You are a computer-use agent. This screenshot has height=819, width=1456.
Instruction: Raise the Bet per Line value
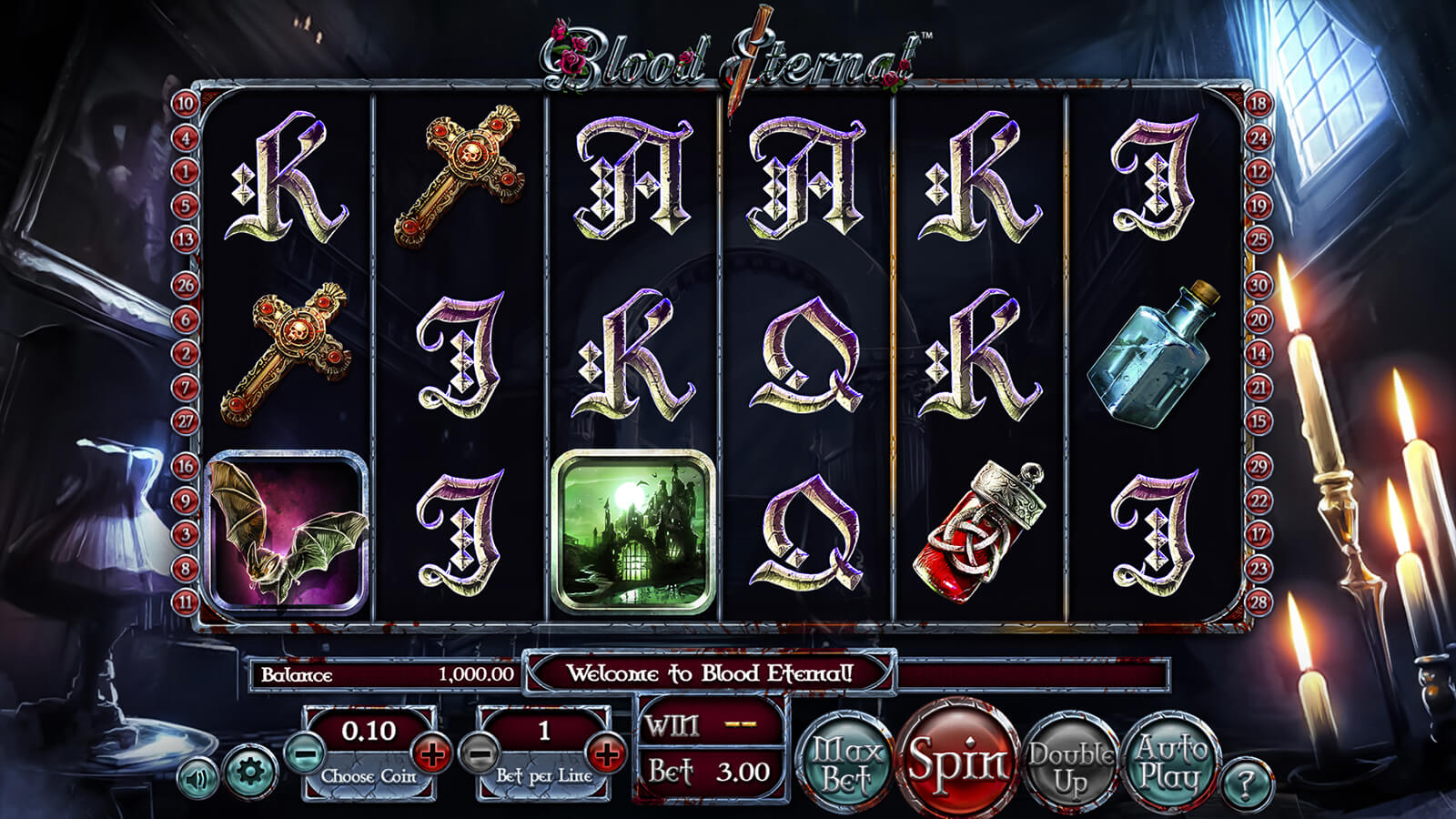coord(606,753)
